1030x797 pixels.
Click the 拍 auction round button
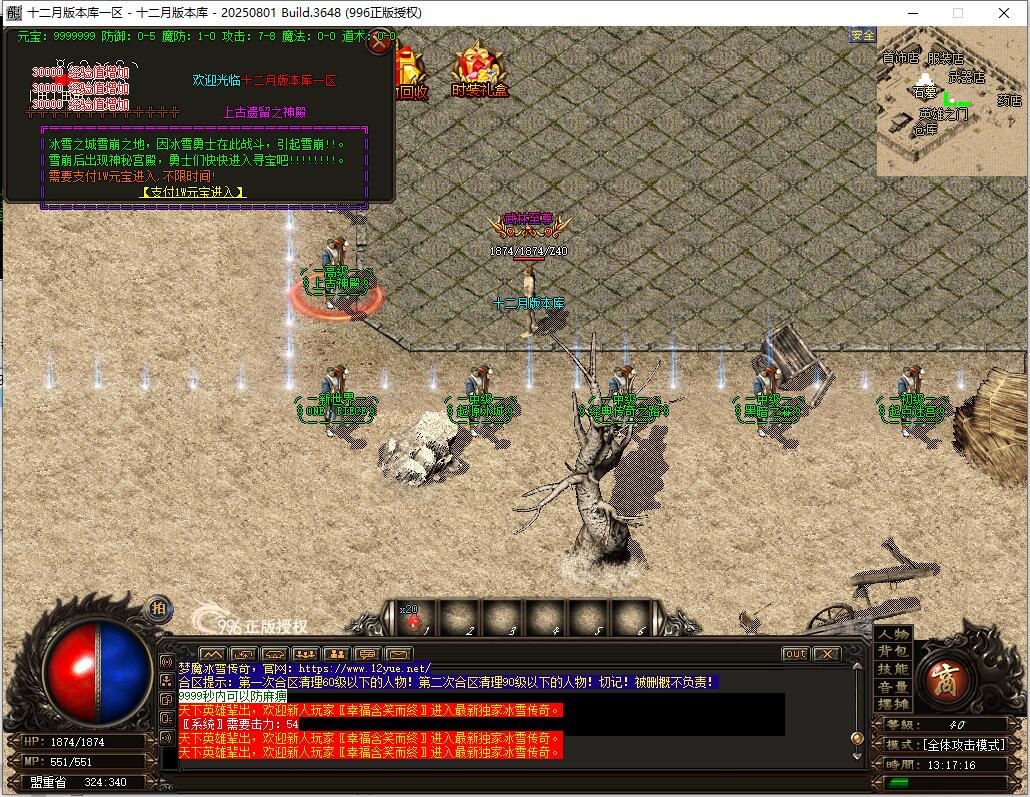pos(158,608)
